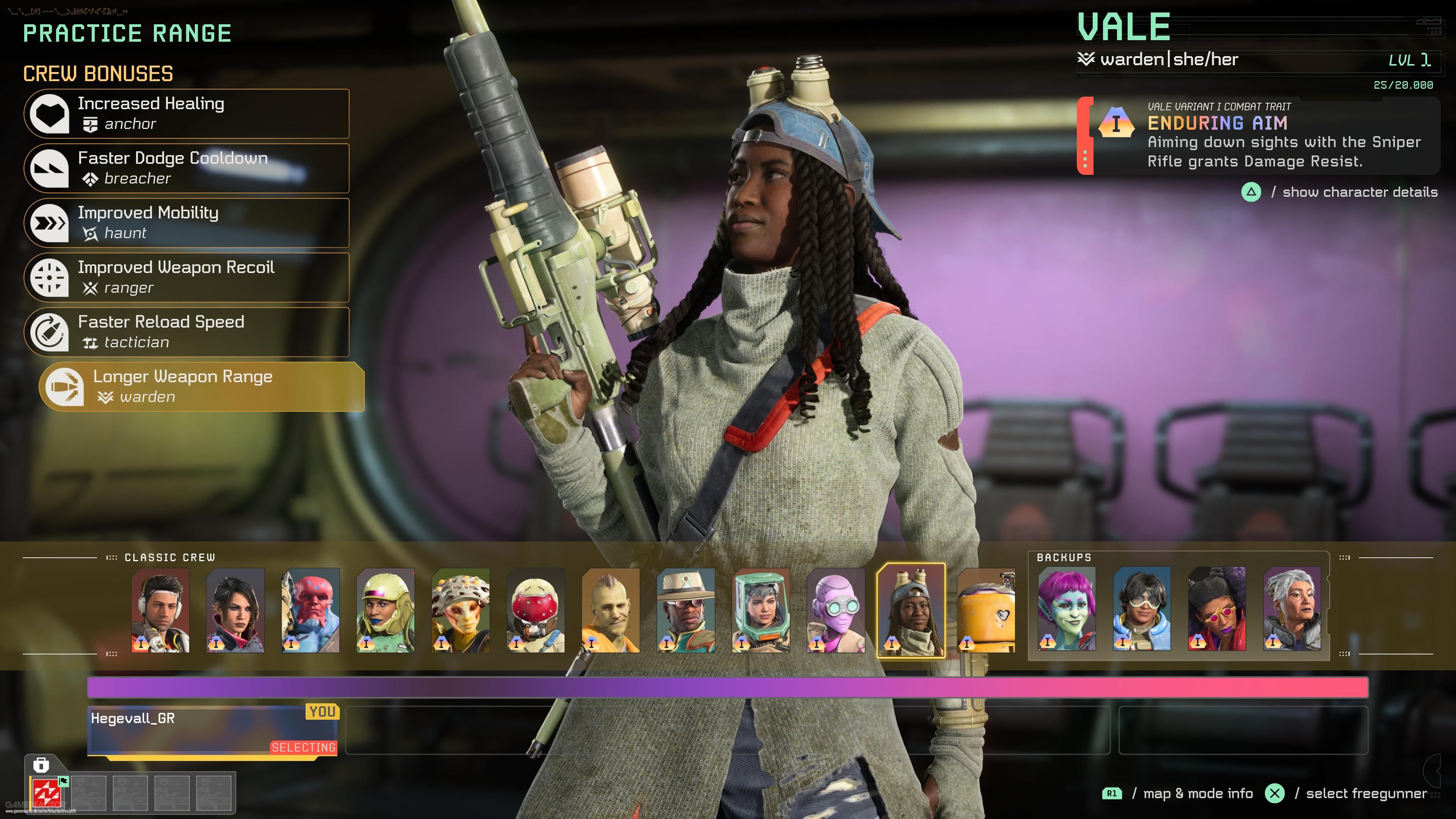Select the Improved Mobility haunt bonus
The image size is (1456, 819).
pos(187,223)
